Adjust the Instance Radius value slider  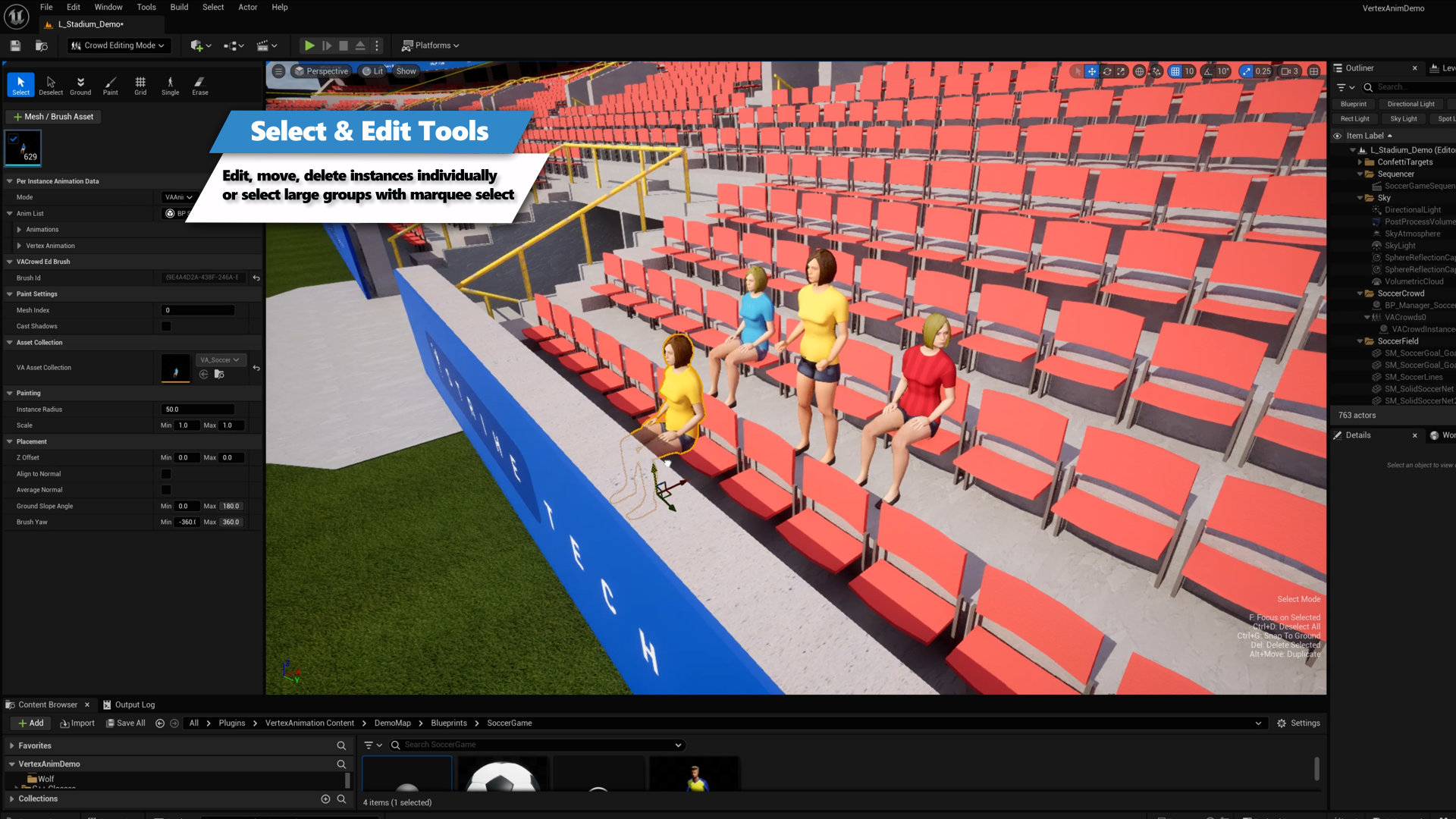197,409
